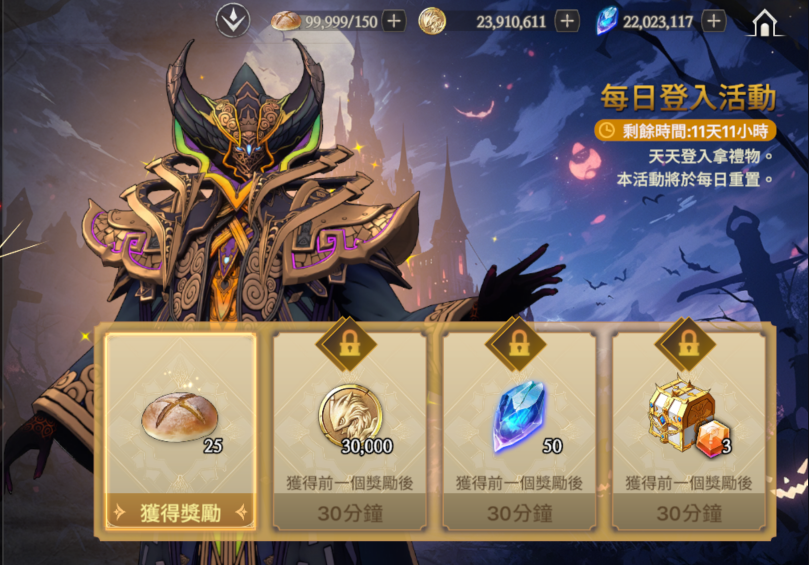Add more bread with the plus button
This screenshot has width=809, height=565.
click(394, 20)
